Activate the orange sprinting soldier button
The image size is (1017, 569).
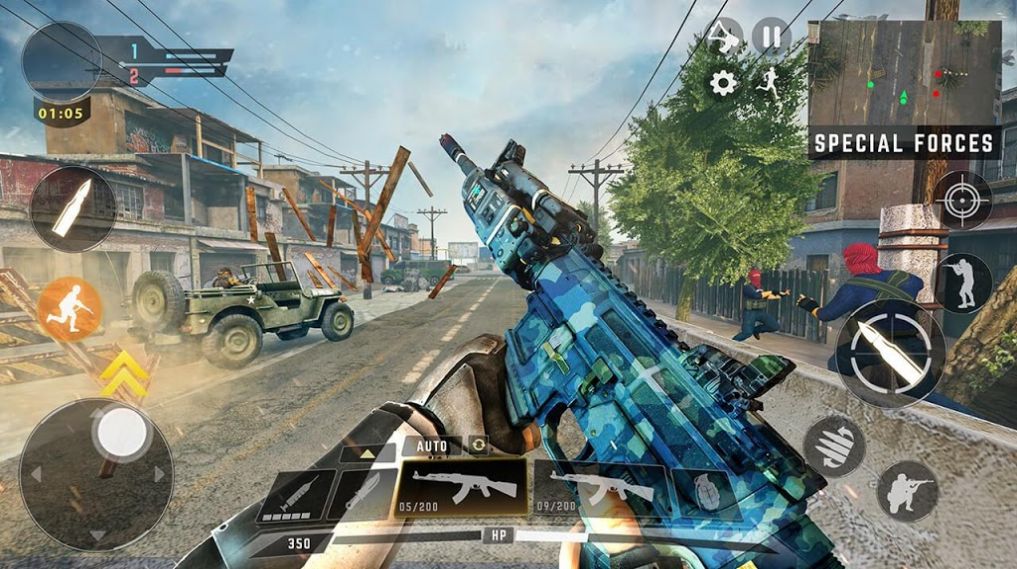[x=70, y=310]
